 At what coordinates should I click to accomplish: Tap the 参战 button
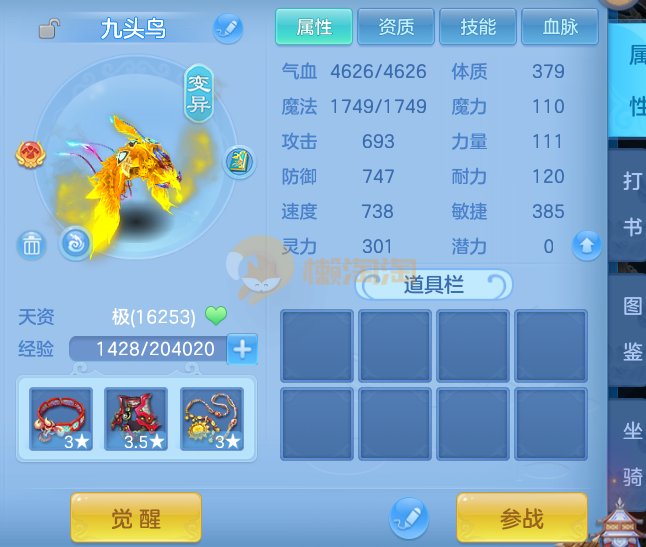click(522, 518)
